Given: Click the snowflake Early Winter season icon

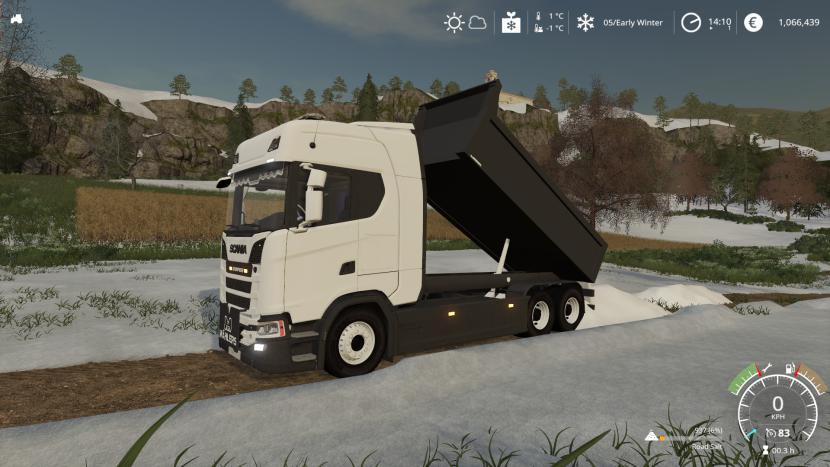Looking at the screenshot, I should tap(585, 22).
